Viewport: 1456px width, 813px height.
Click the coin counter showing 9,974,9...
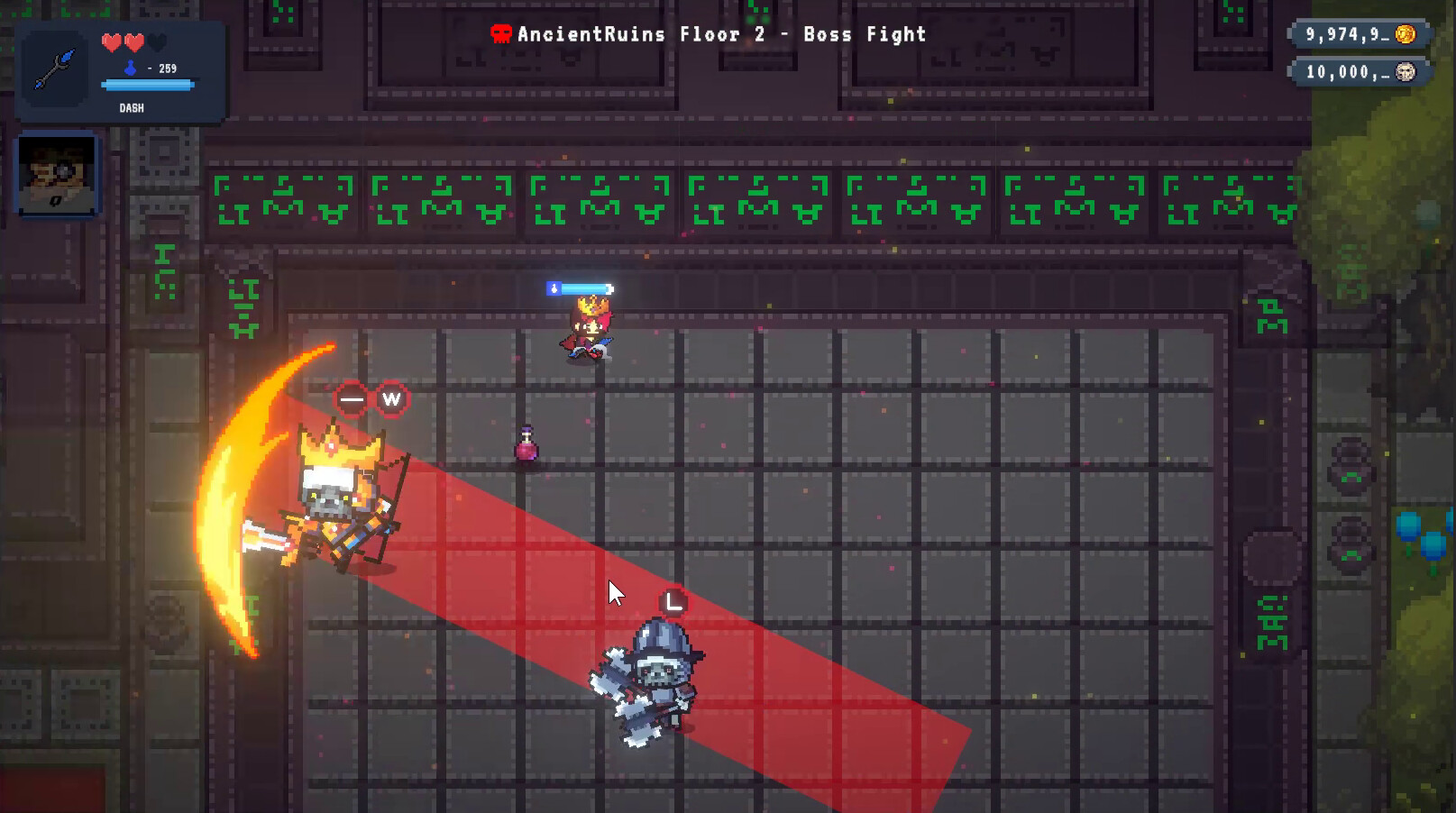tap(1343, 34)
